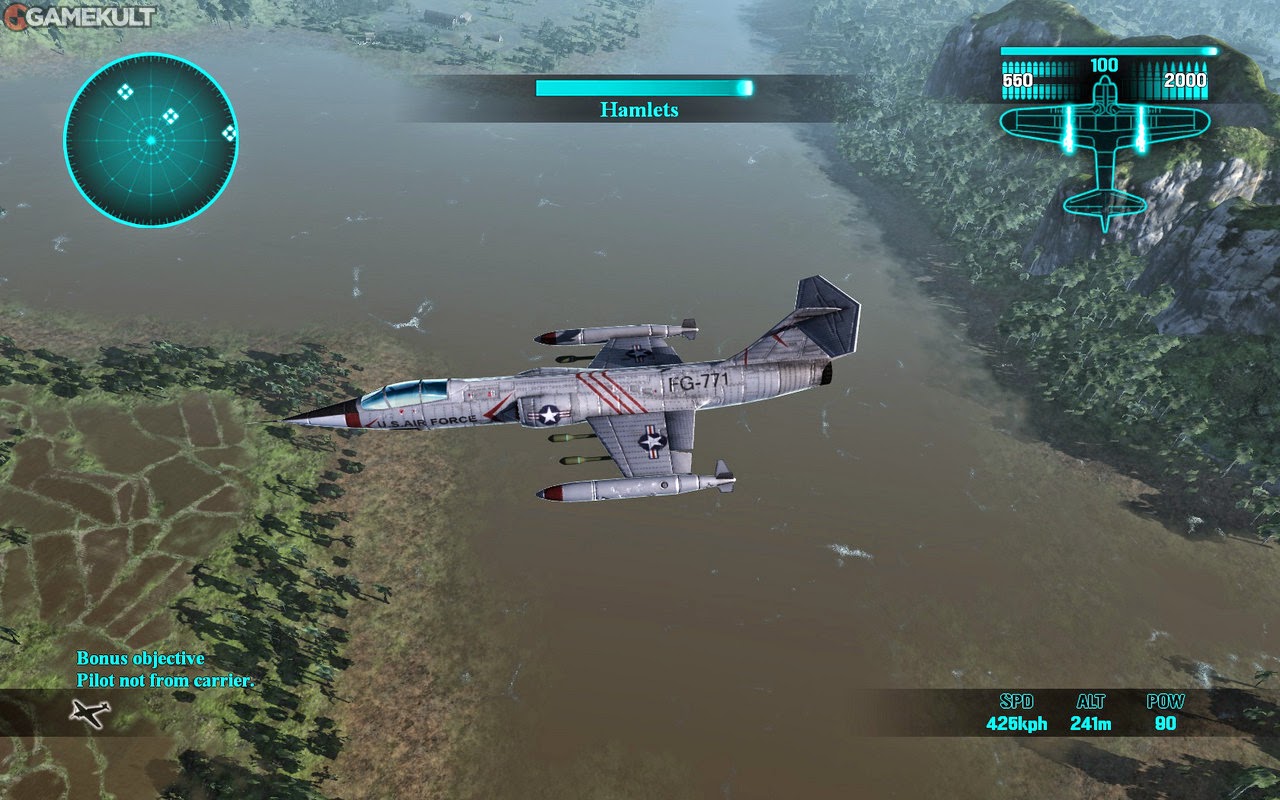
Task: Select the Hamlets mission label
Action: [638, 110]
